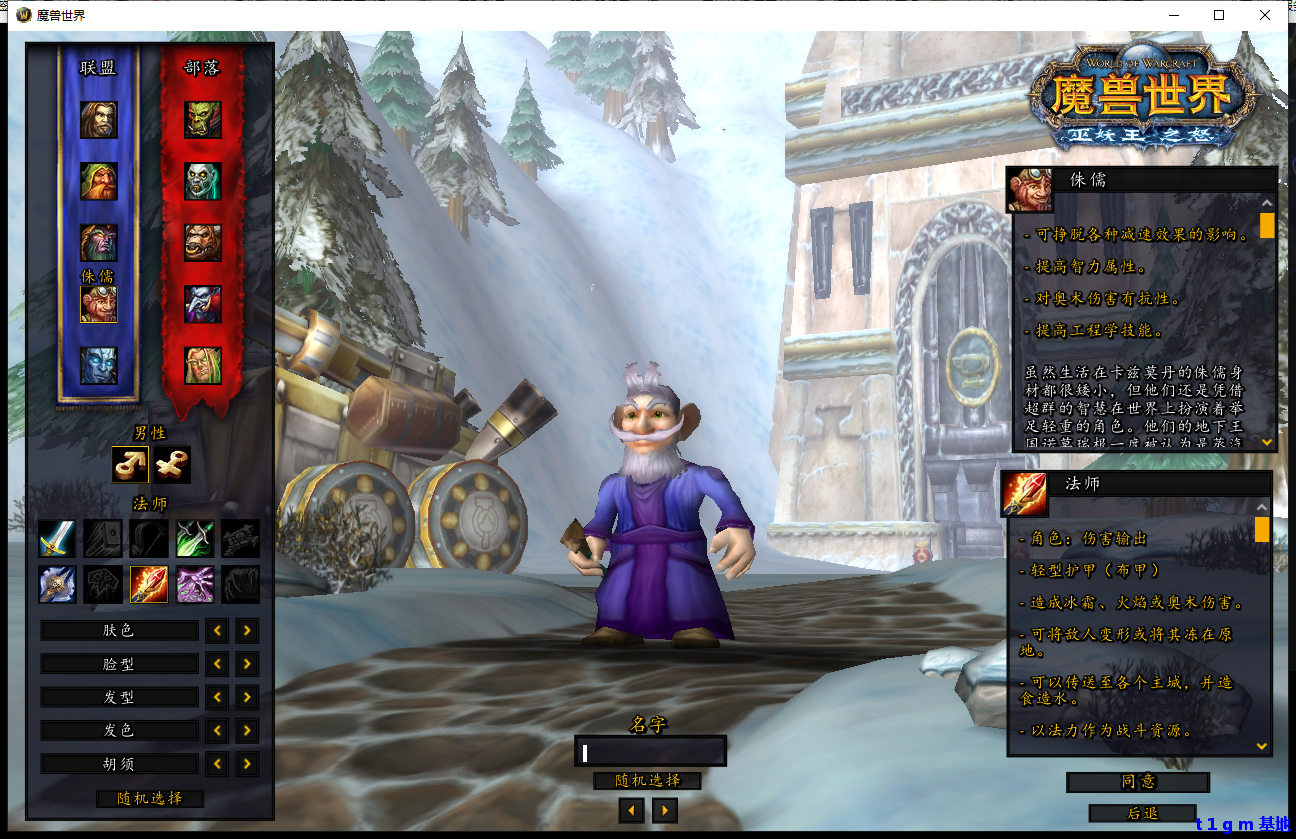Choose the Blood Elf race portrait
The height and width of the screenshot is (839, 1296).
[203, 366]
